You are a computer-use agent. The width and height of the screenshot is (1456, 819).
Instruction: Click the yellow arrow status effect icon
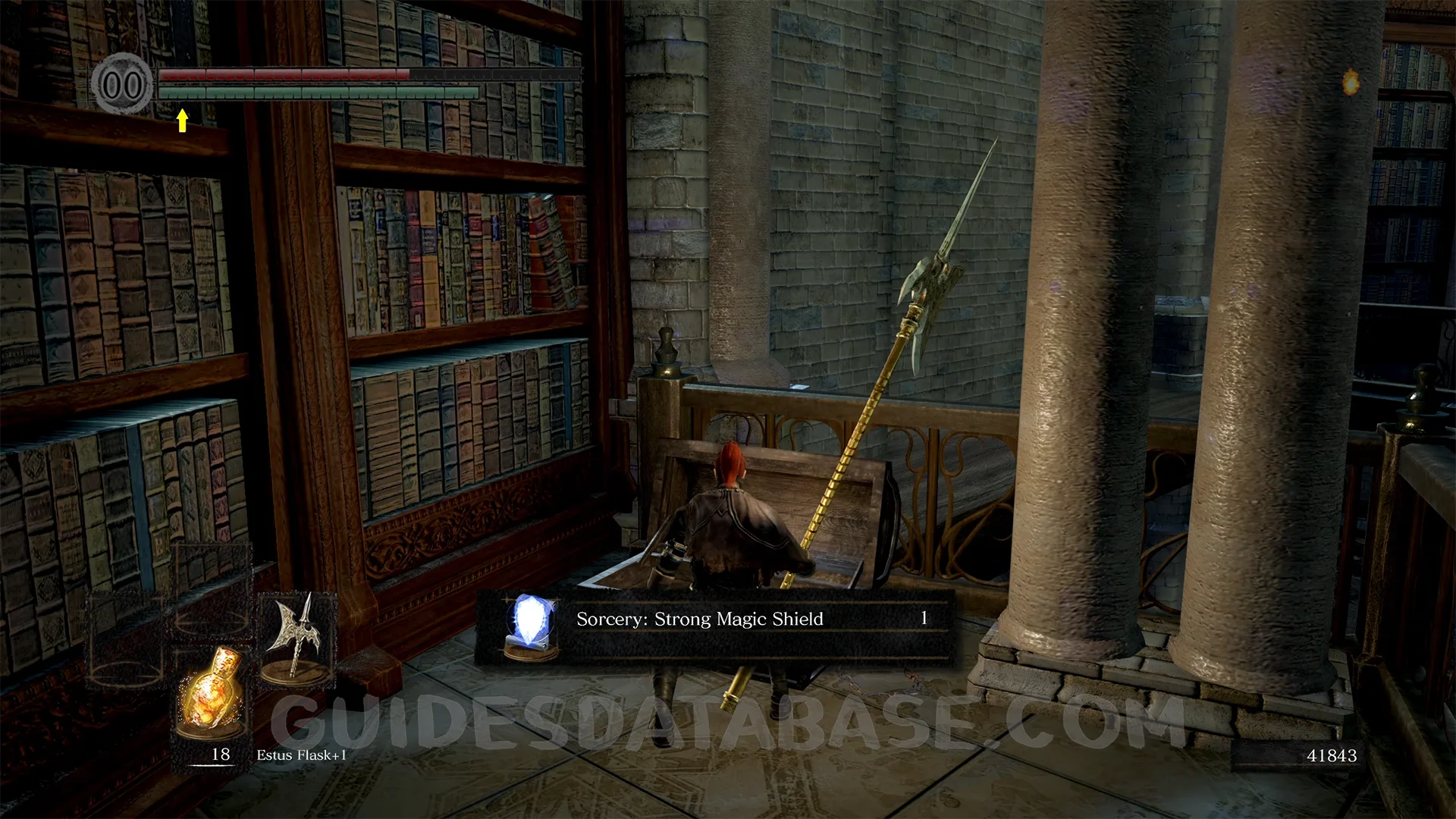(x=182, y=120)
